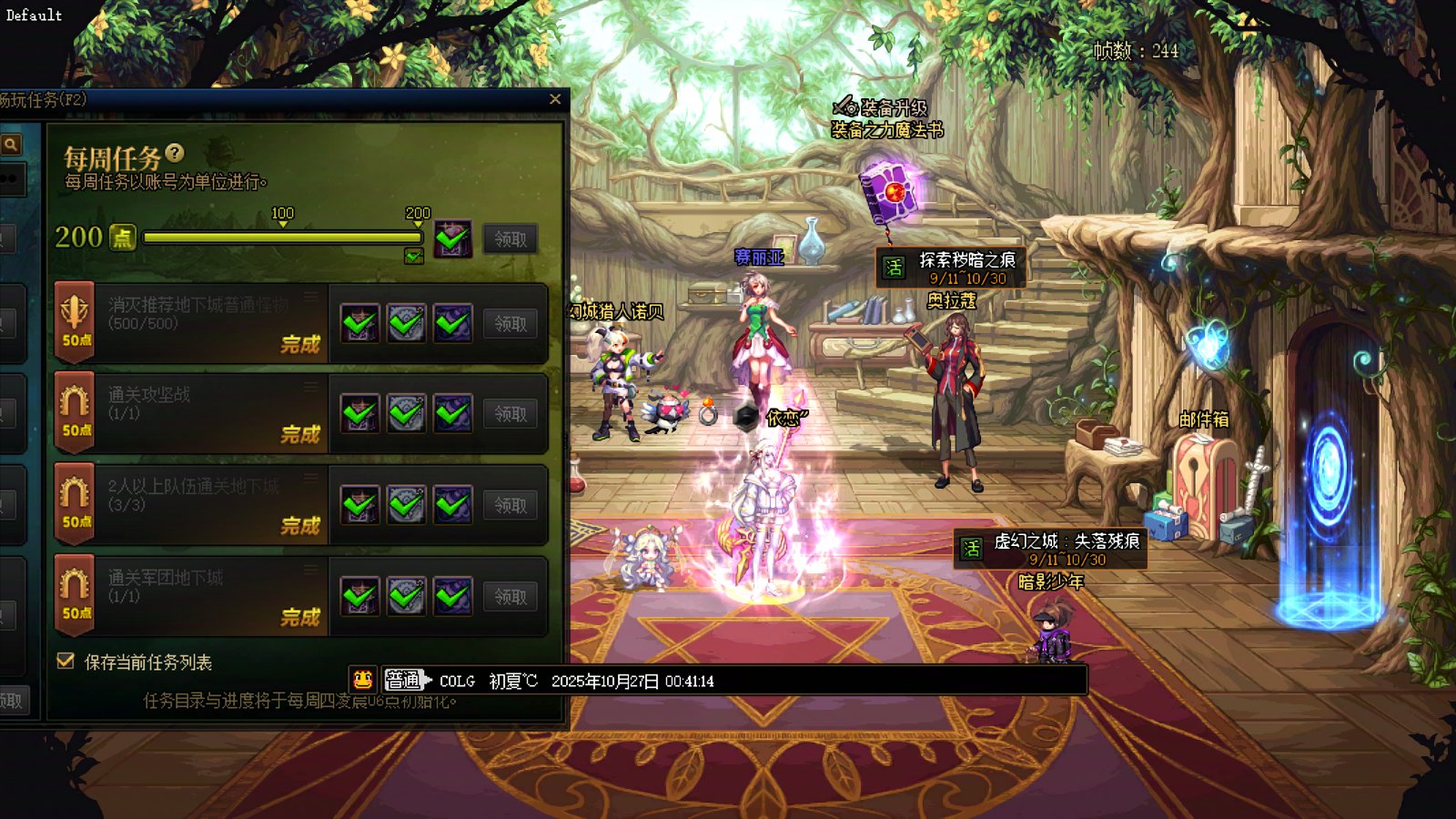Image resolution: width=1456 pixels, height=819 pixels.
Task: Claim reward for 通关攻坚战 task
Action: (510, 414)
